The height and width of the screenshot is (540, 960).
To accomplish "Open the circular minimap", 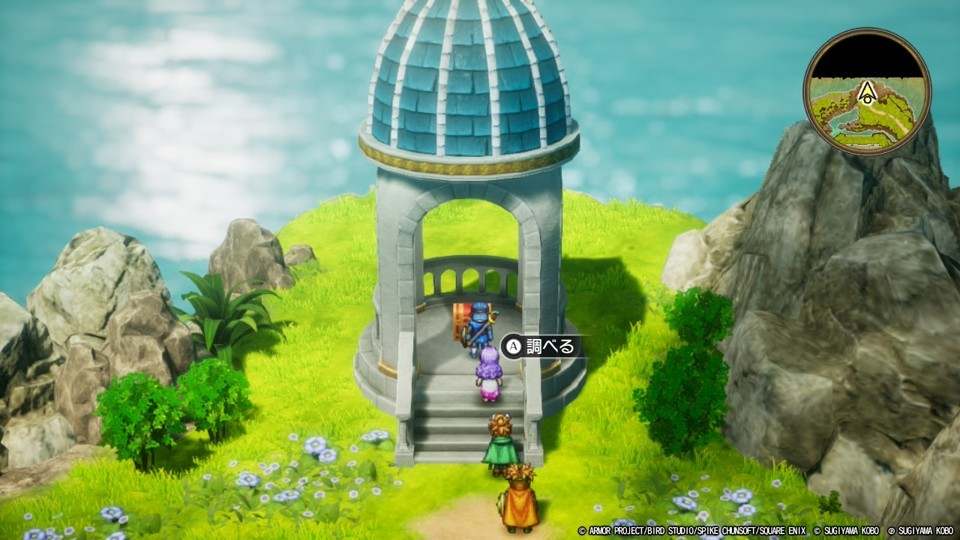I will 867,92.
